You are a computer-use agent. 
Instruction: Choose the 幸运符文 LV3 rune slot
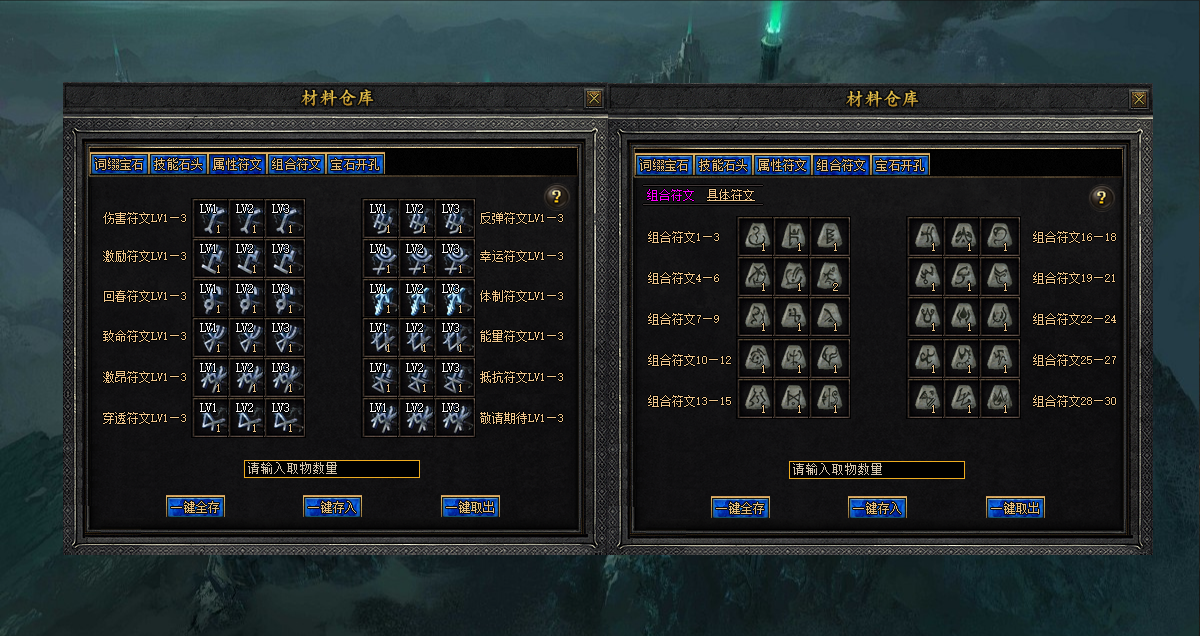[x=453, y=258]
